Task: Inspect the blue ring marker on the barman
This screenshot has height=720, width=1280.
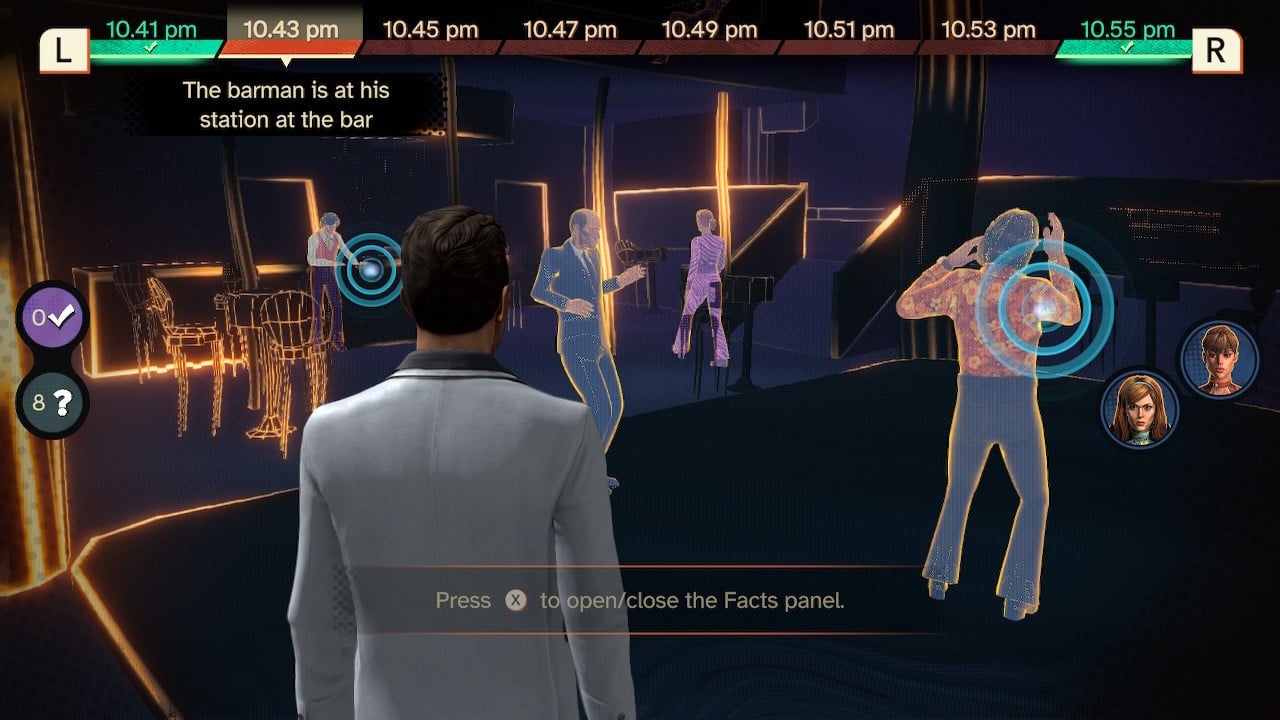Action: click(370, 269)
